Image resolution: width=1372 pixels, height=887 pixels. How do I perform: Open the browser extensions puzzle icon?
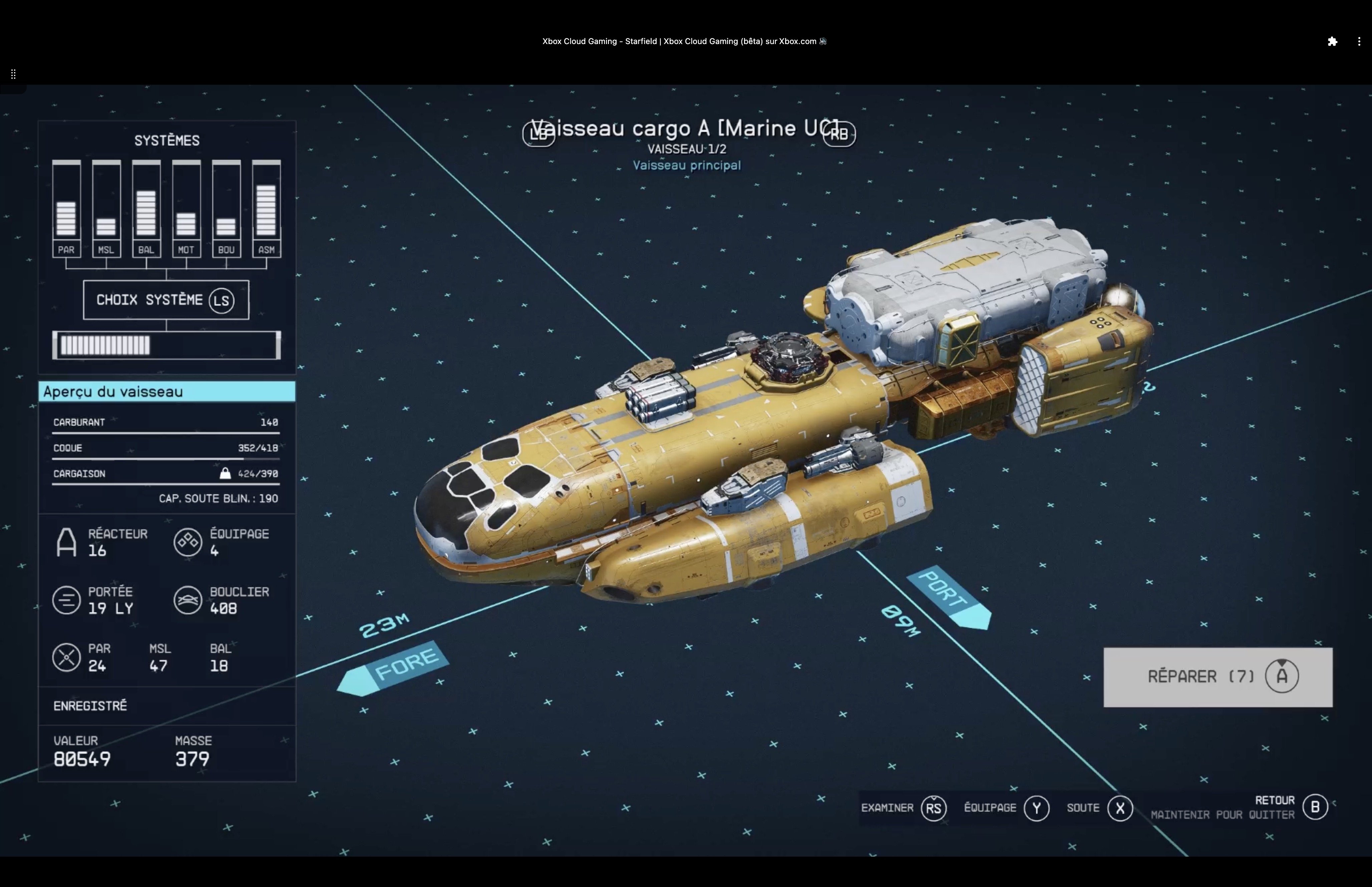point(1332,41)
